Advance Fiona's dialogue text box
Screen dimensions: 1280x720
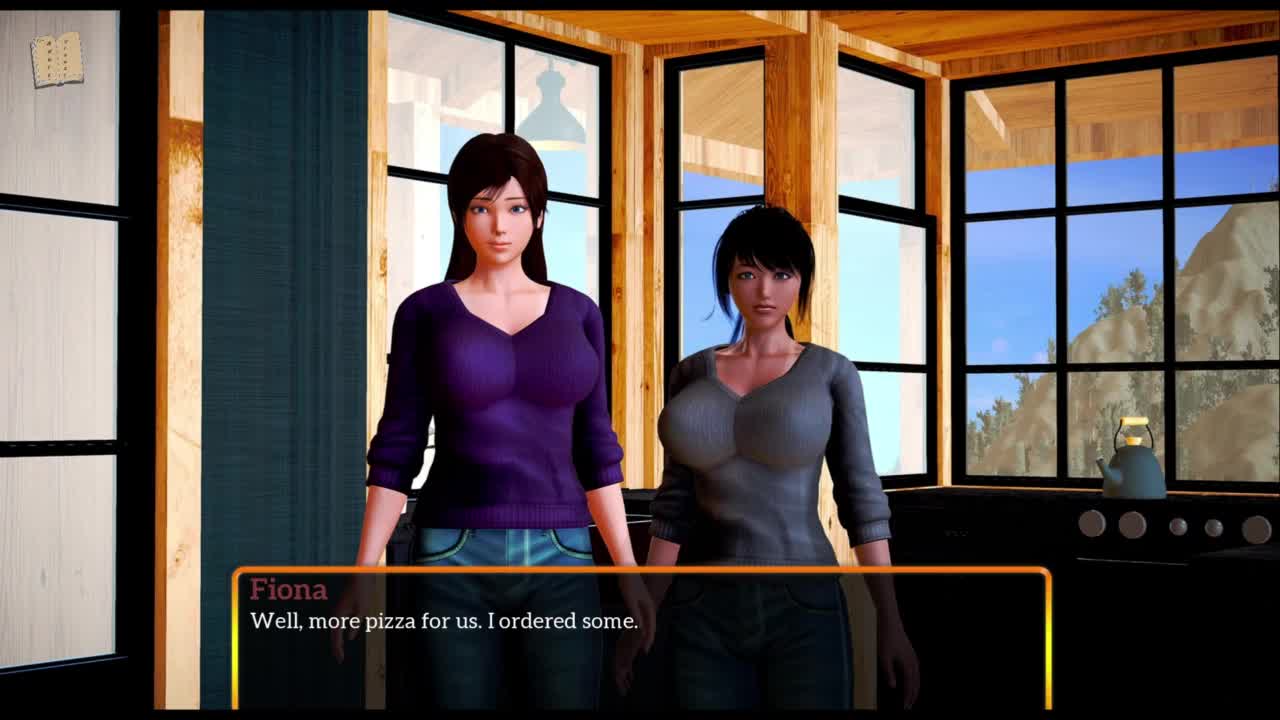pyautogui.click(x=641, y=638)
